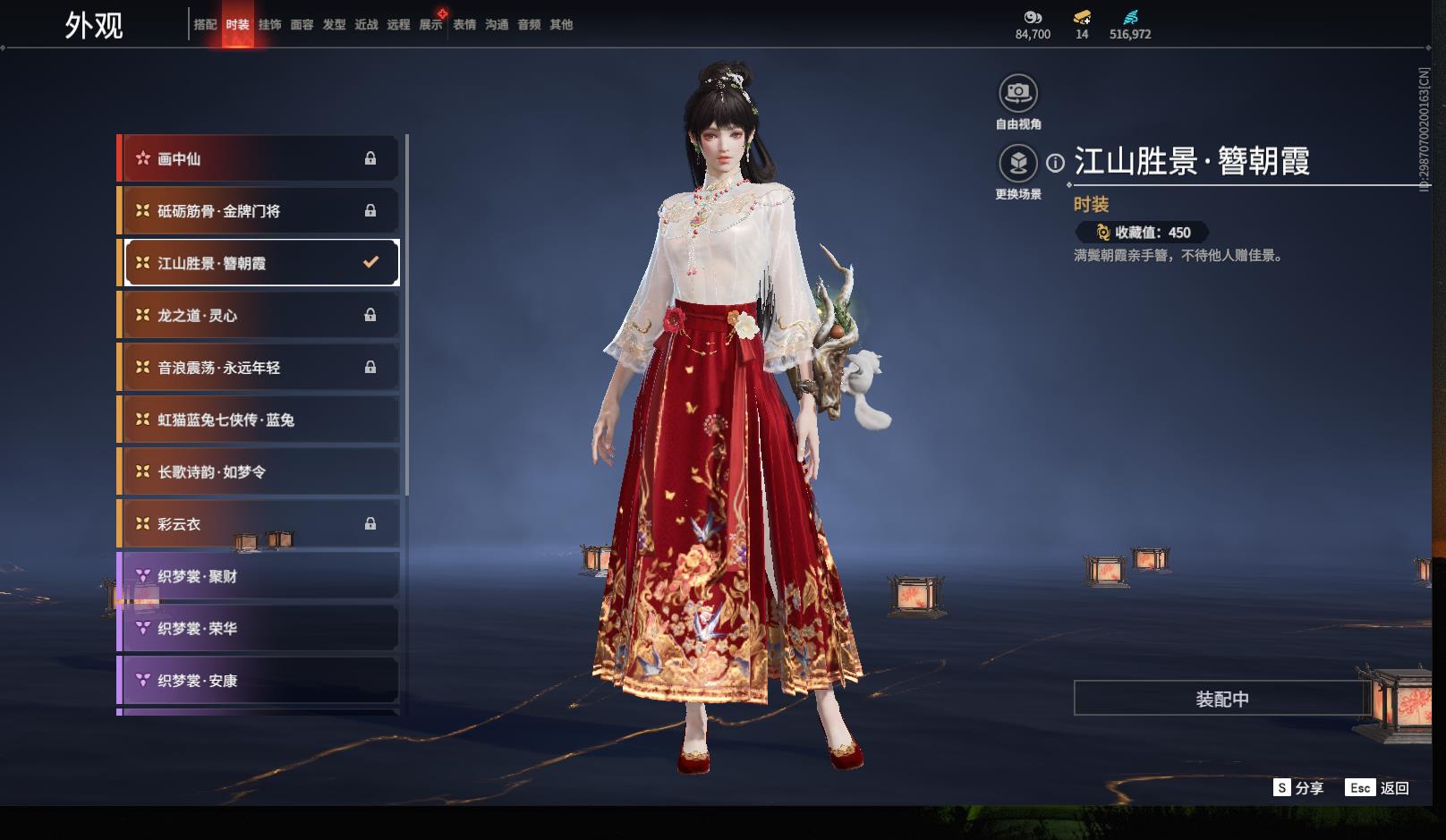This screenshot has width=1446, height=840.
Task: Click the 更换场景 change scene icon
Action: (1018, 164)
